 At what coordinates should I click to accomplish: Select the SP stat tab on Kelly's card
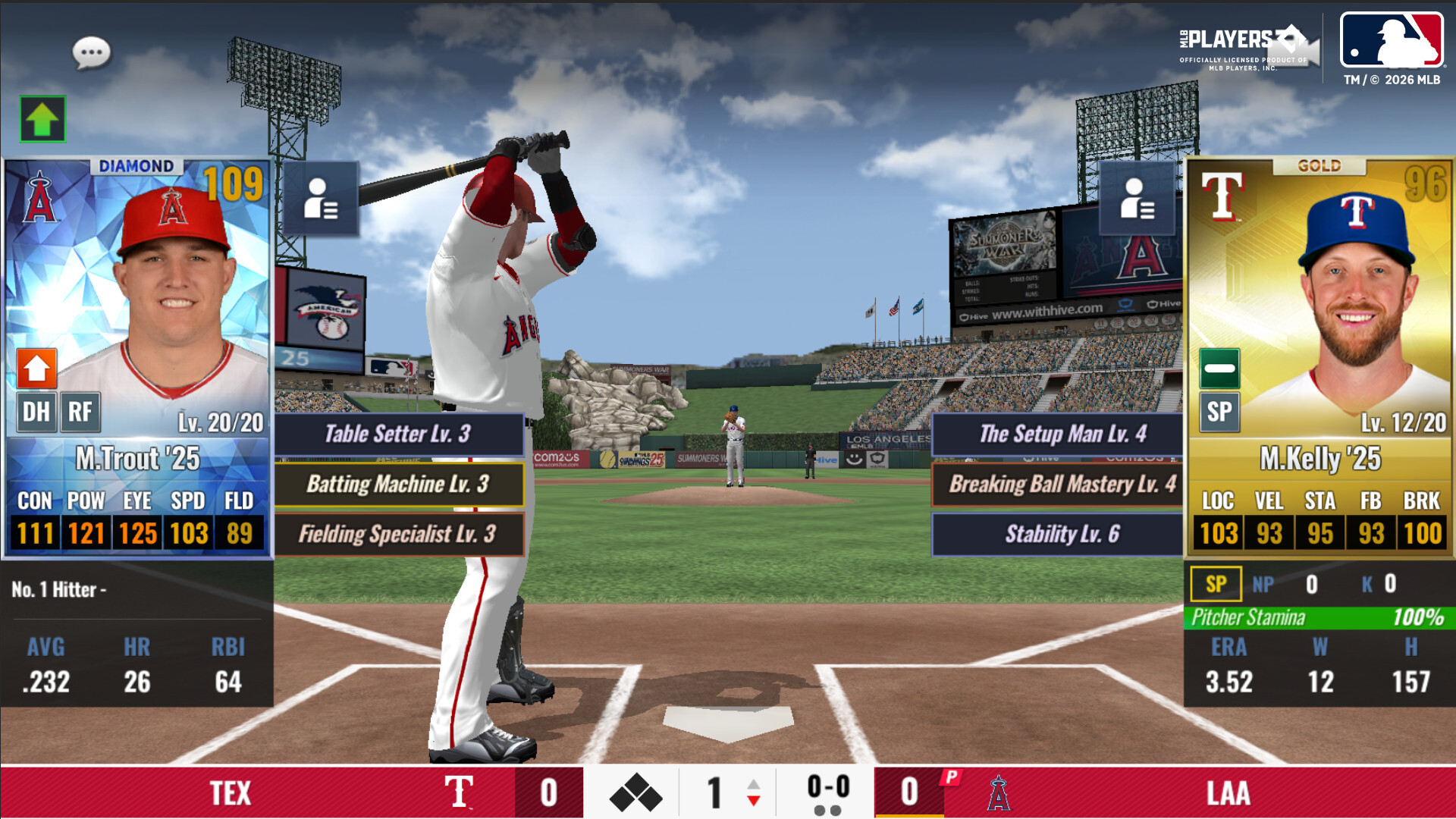(x=1216, y=584)
